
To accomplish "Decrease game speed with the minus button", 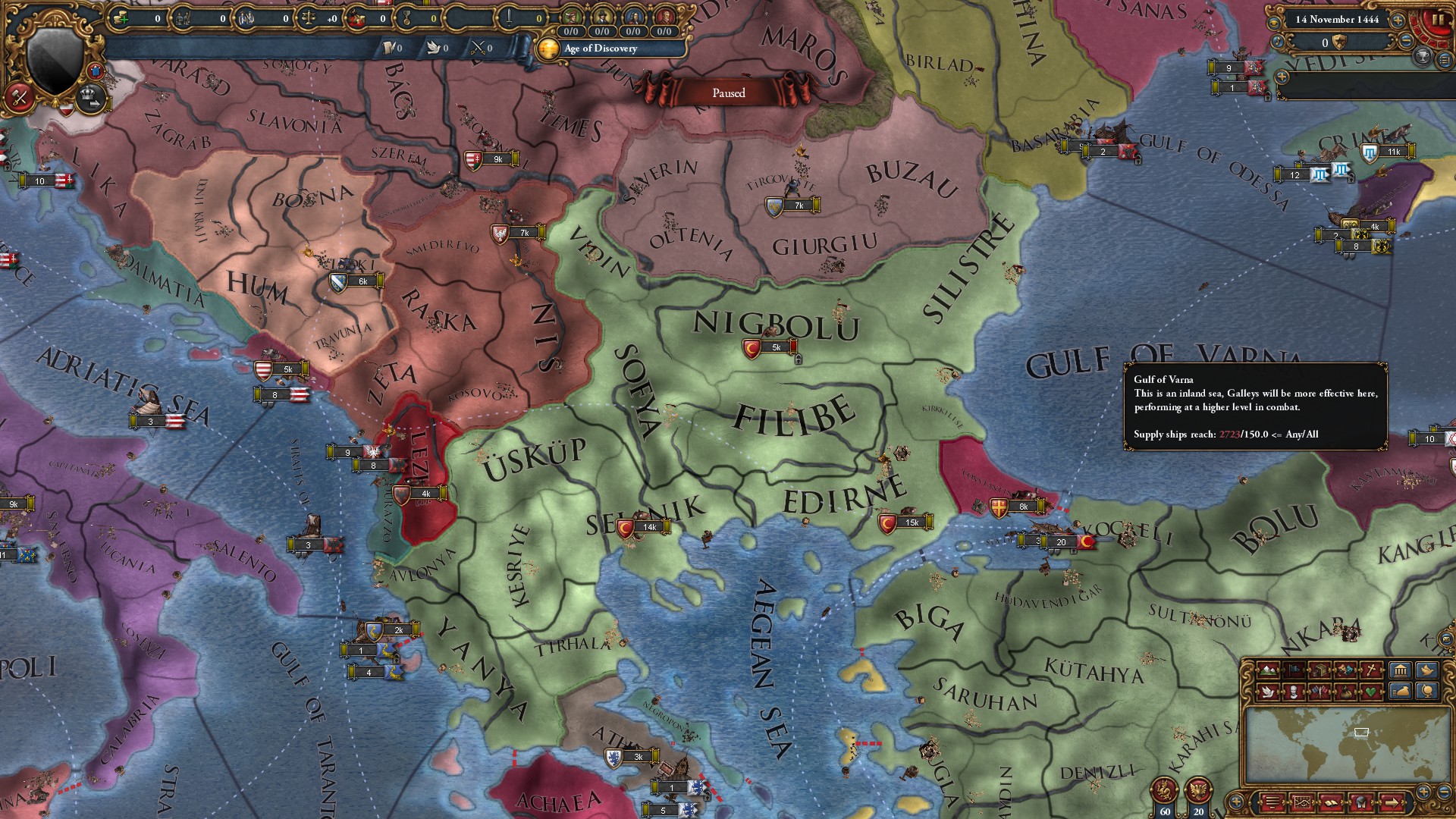I will click(x=1406, y=42).
